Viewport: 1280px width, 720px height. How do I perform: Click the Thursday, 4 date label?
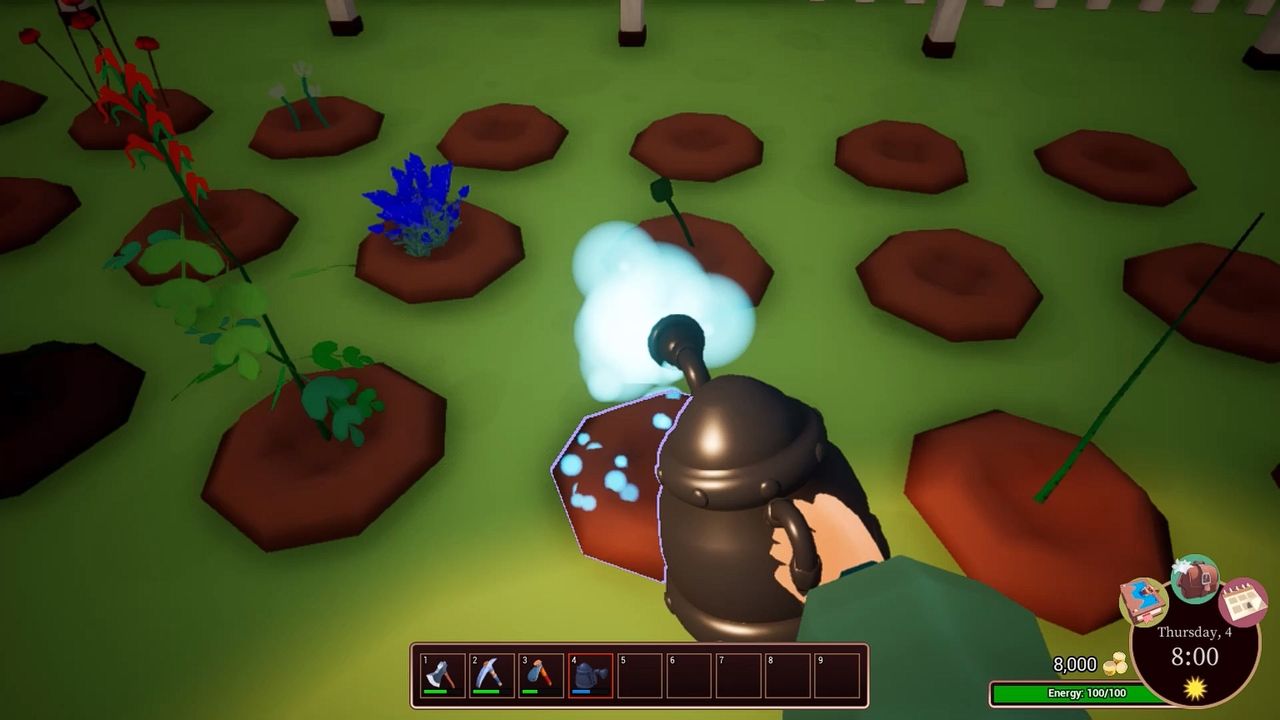tap(1194, 631)
